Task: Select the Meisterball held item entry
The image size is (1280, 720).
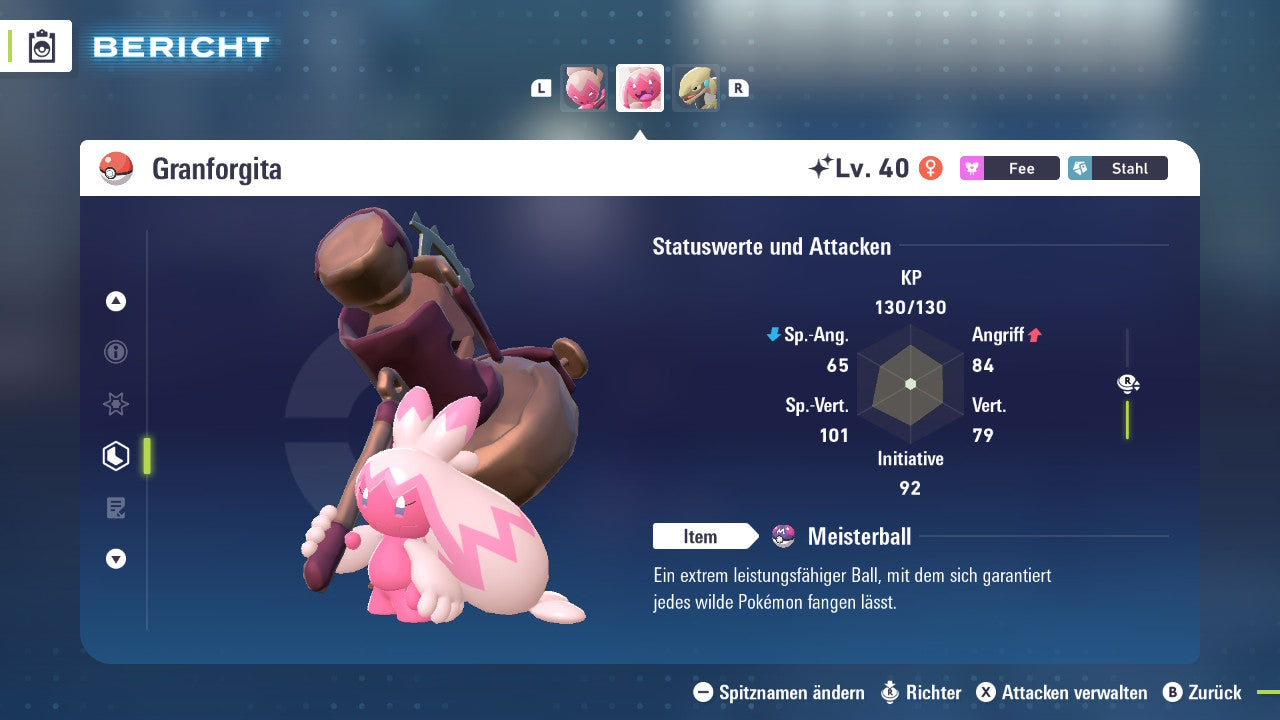Action: (858, 537)
